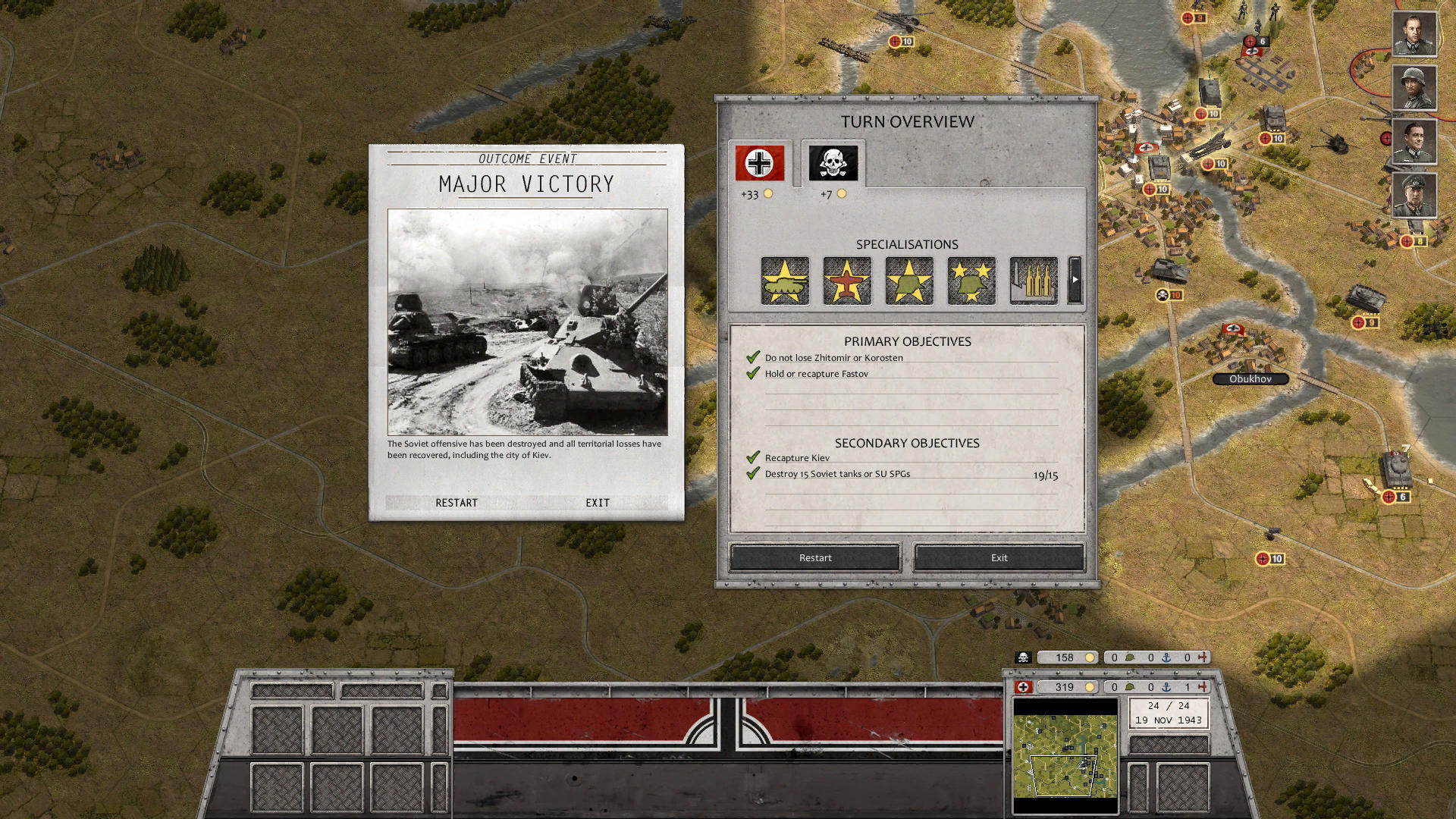Screen dimensions: 1456x819
Task: Open the topmost commander portrait on the right
Action: pos(1414,33)
